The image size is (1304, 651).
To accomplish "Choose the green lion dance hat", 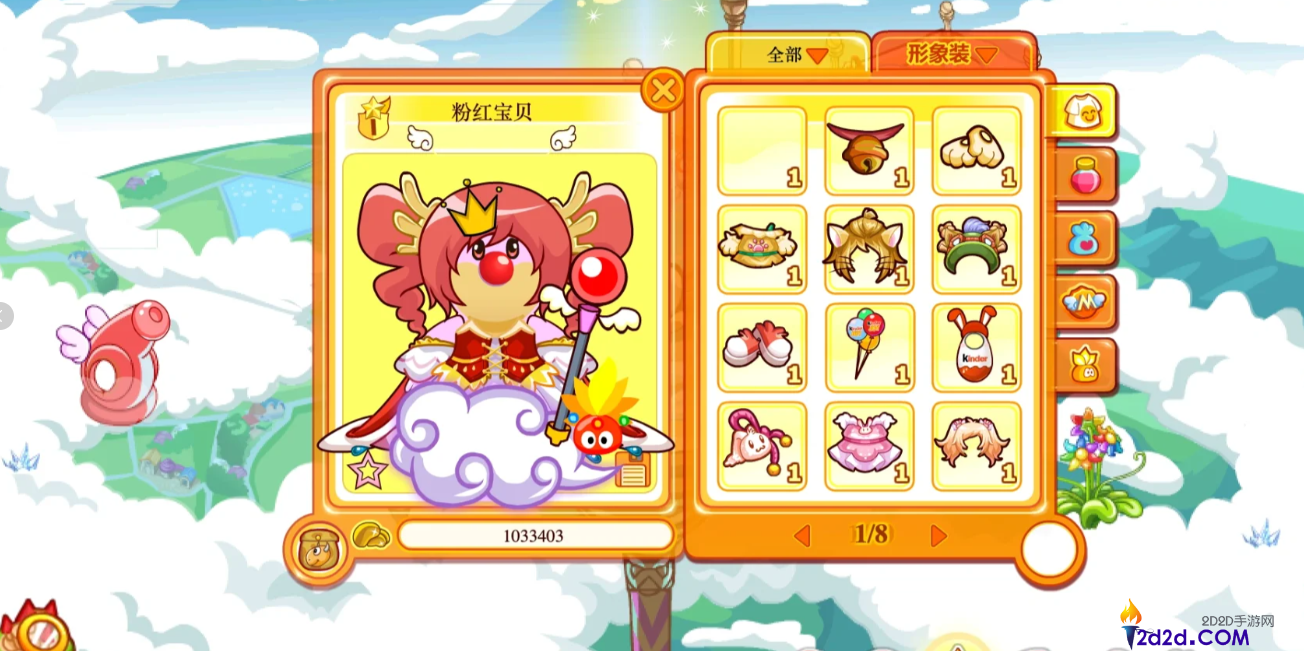I will click(x=976, y=249).
